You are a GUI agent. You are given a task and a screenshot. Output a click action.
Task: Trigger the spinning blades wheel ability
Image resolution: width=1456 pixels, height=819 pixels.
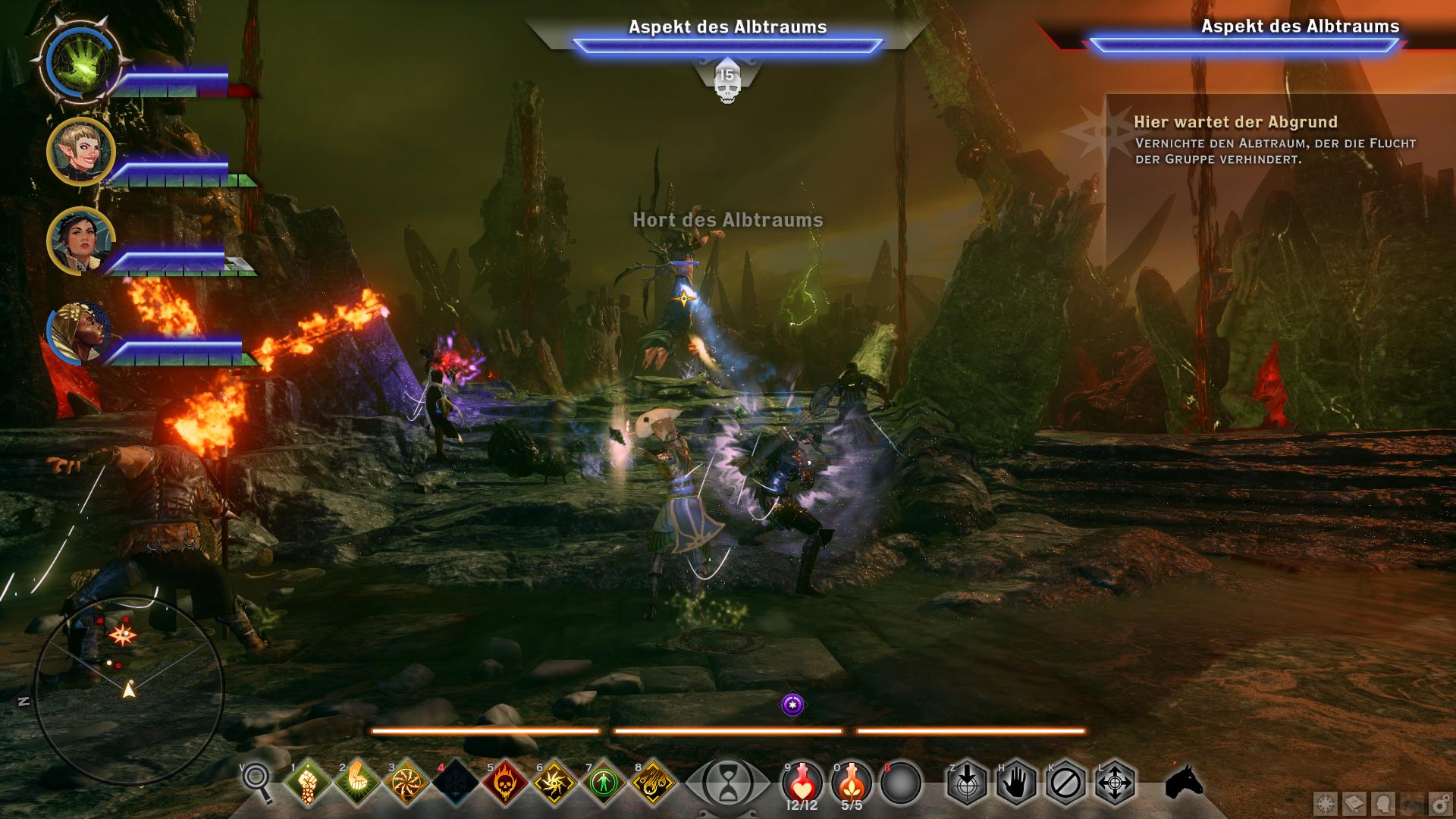[x=406, y=781]
